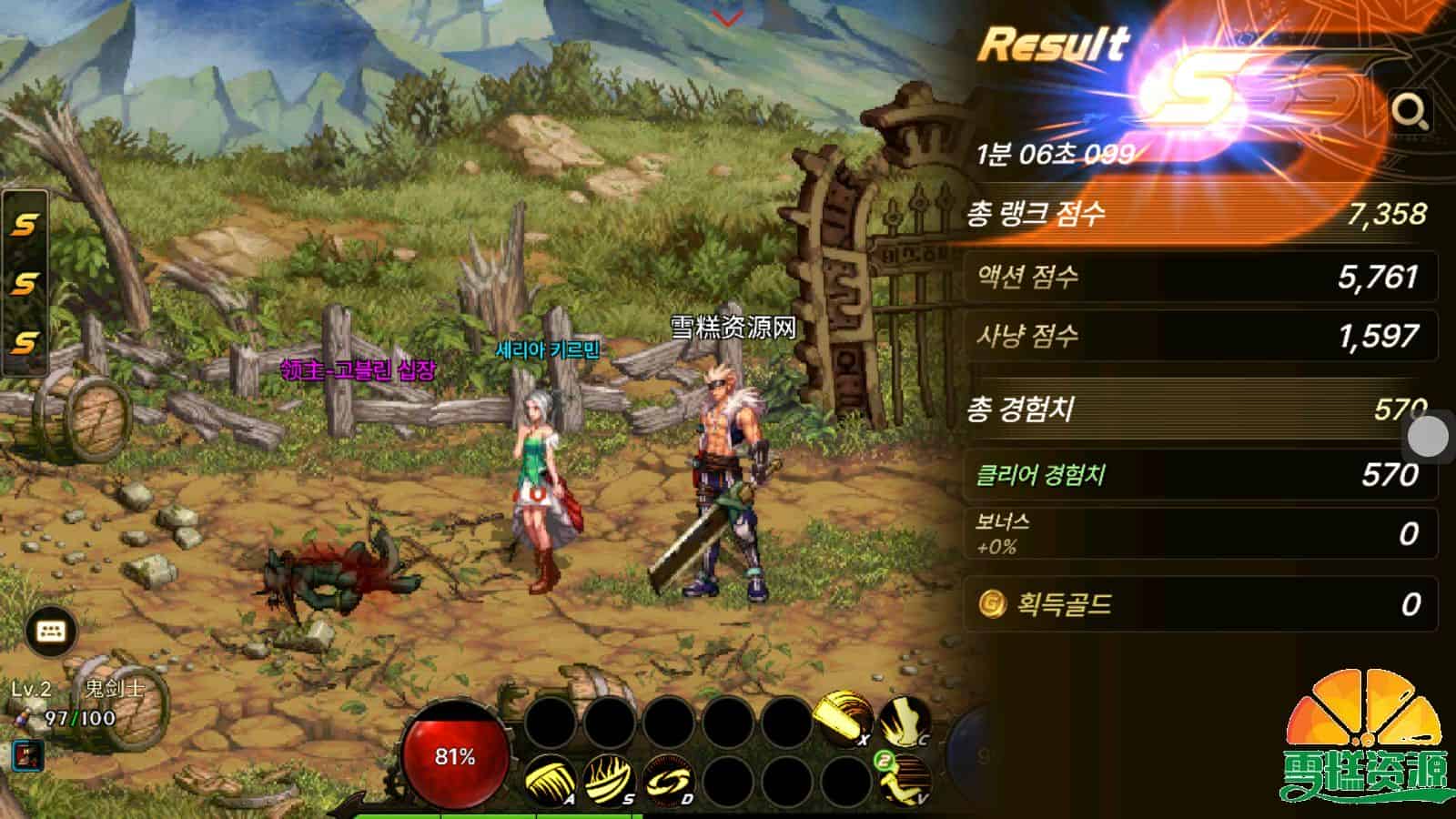Select the 클리어 경험치 row
This screenshot has width=1456, height=819.
click(1199, 474)
